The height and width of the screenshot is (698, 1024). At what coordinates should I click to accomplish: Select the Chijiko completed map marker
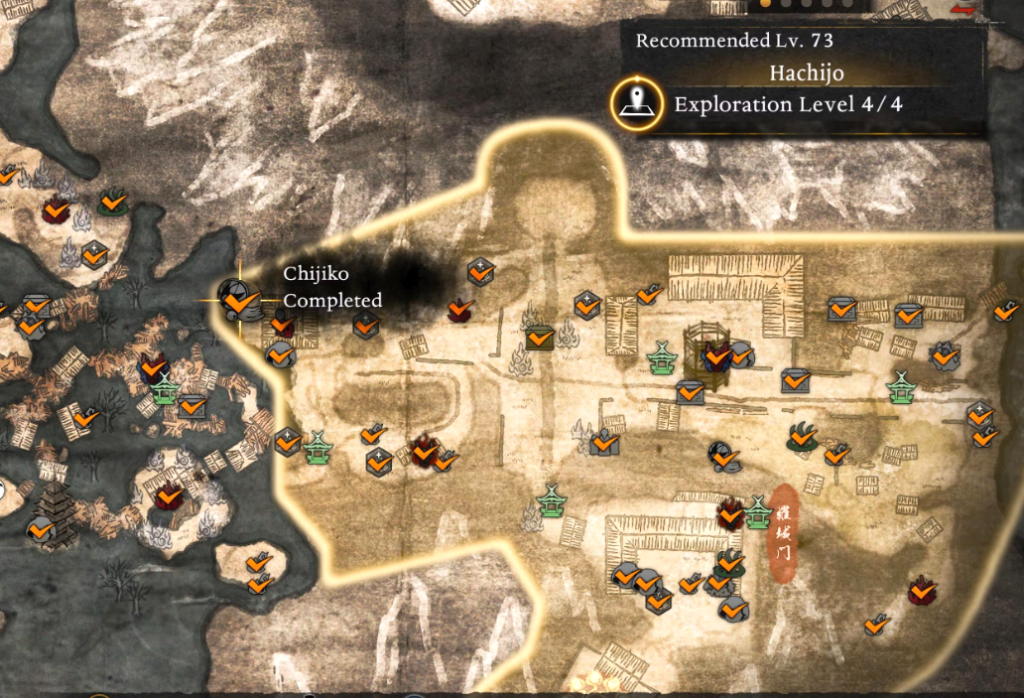tap(237, 298)
